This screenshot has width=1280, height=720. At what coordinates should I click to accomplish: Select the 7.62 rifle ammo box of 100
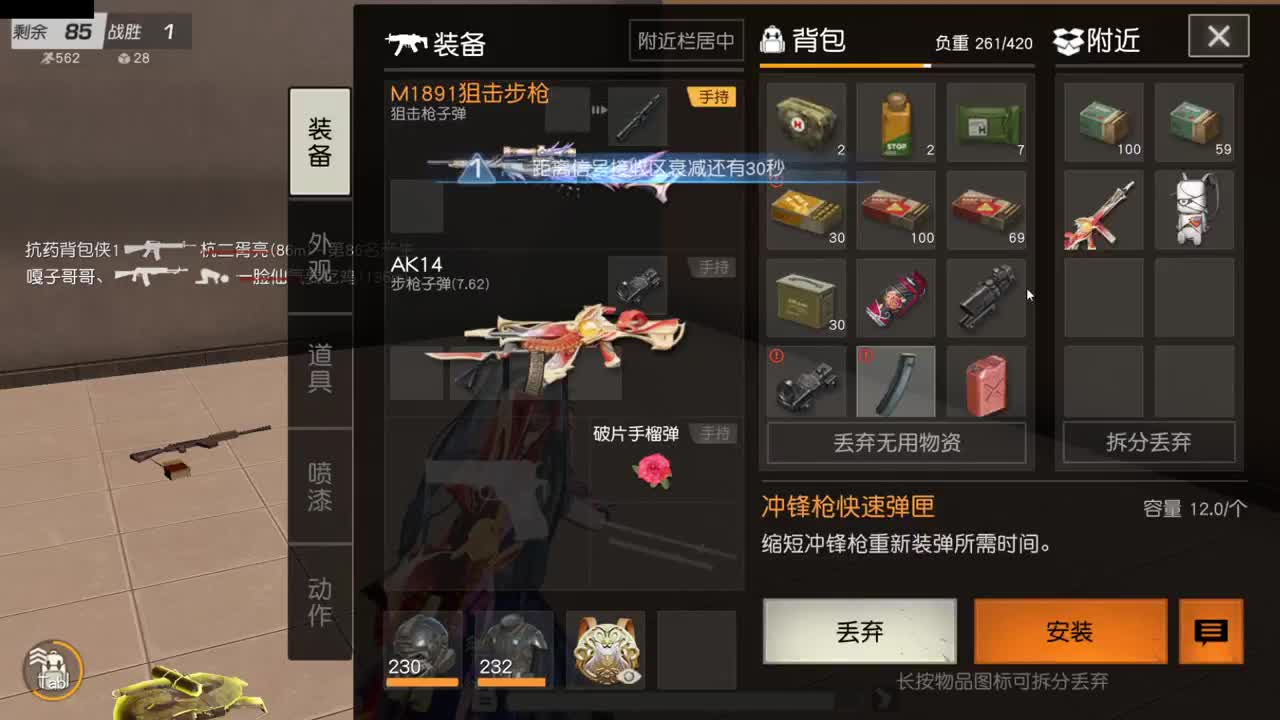896,210
